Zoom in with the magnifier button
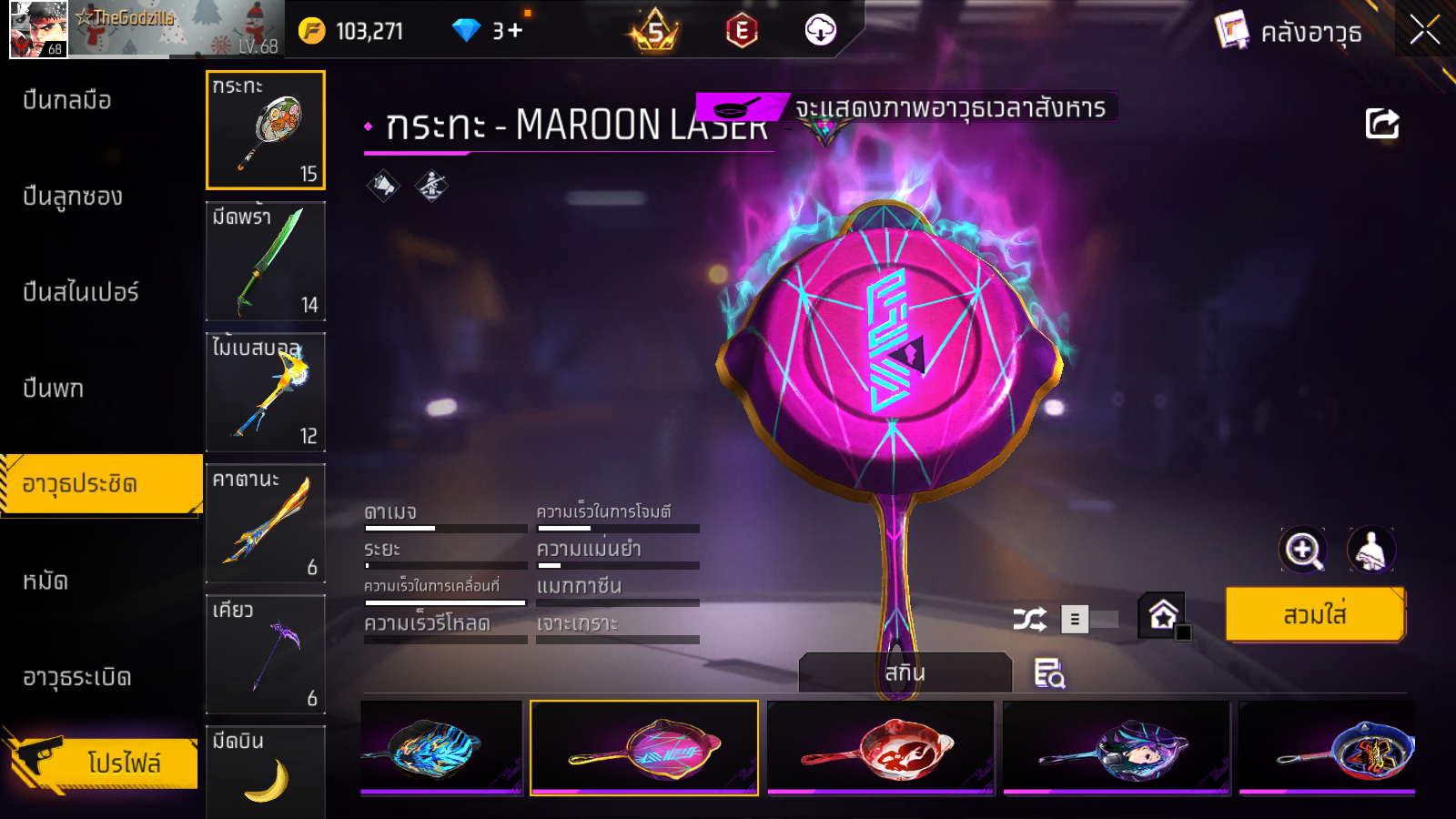Image resolution: width=1456 pixels, height=819 pixels. [x=1302, y=550]
